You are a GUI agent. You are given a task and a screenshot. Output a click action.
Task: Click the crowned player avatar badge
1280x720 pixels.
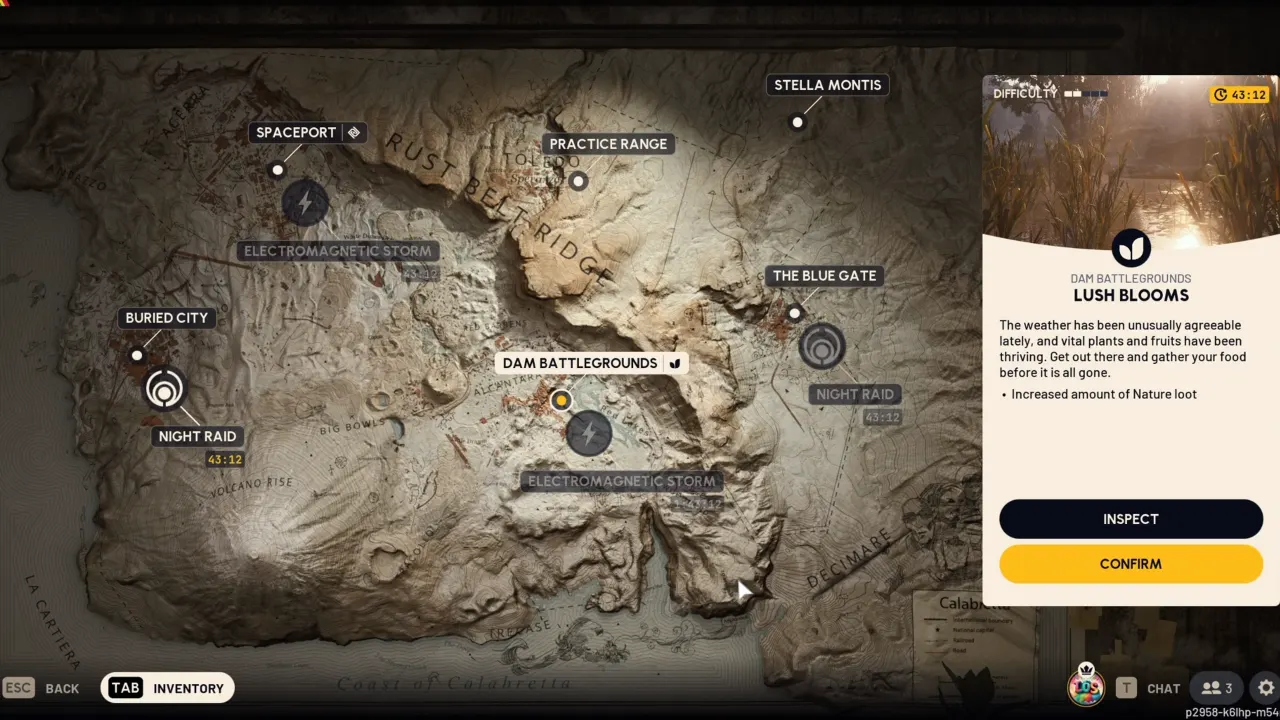coord(1086,686)
